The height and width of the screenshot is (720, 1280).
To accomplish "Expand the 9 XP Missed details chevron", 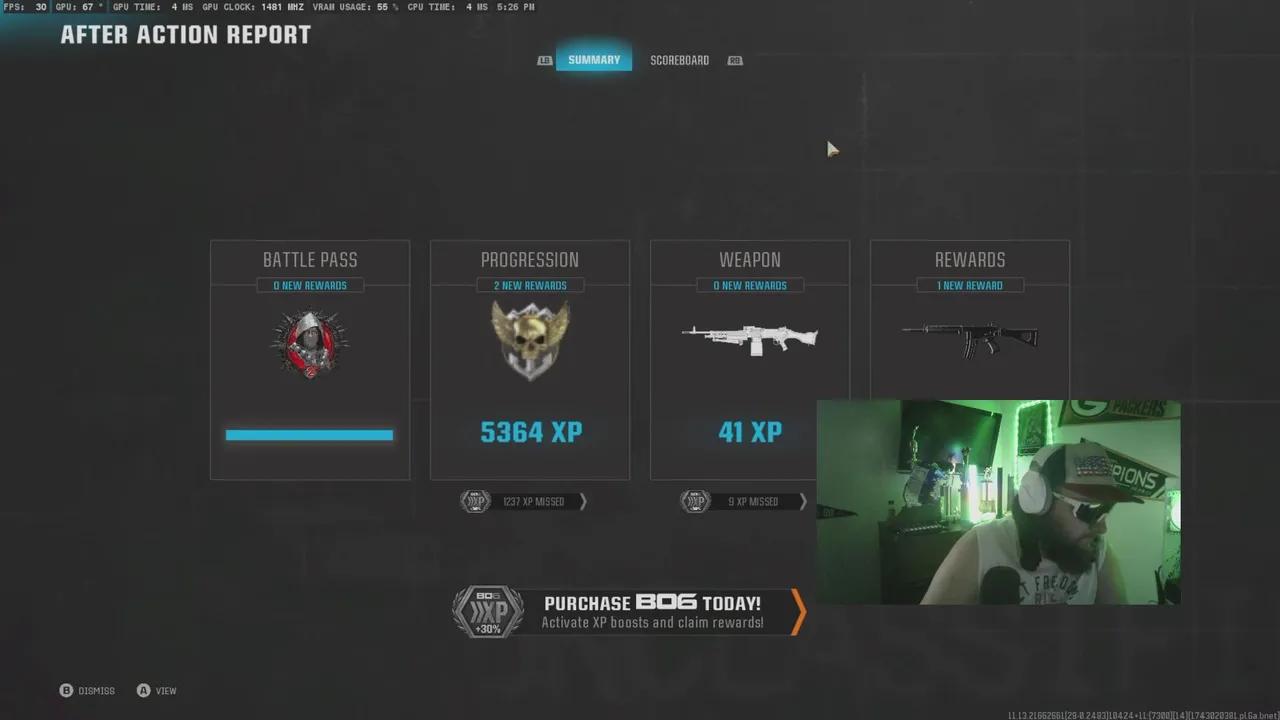I will [x=803, y=501].
